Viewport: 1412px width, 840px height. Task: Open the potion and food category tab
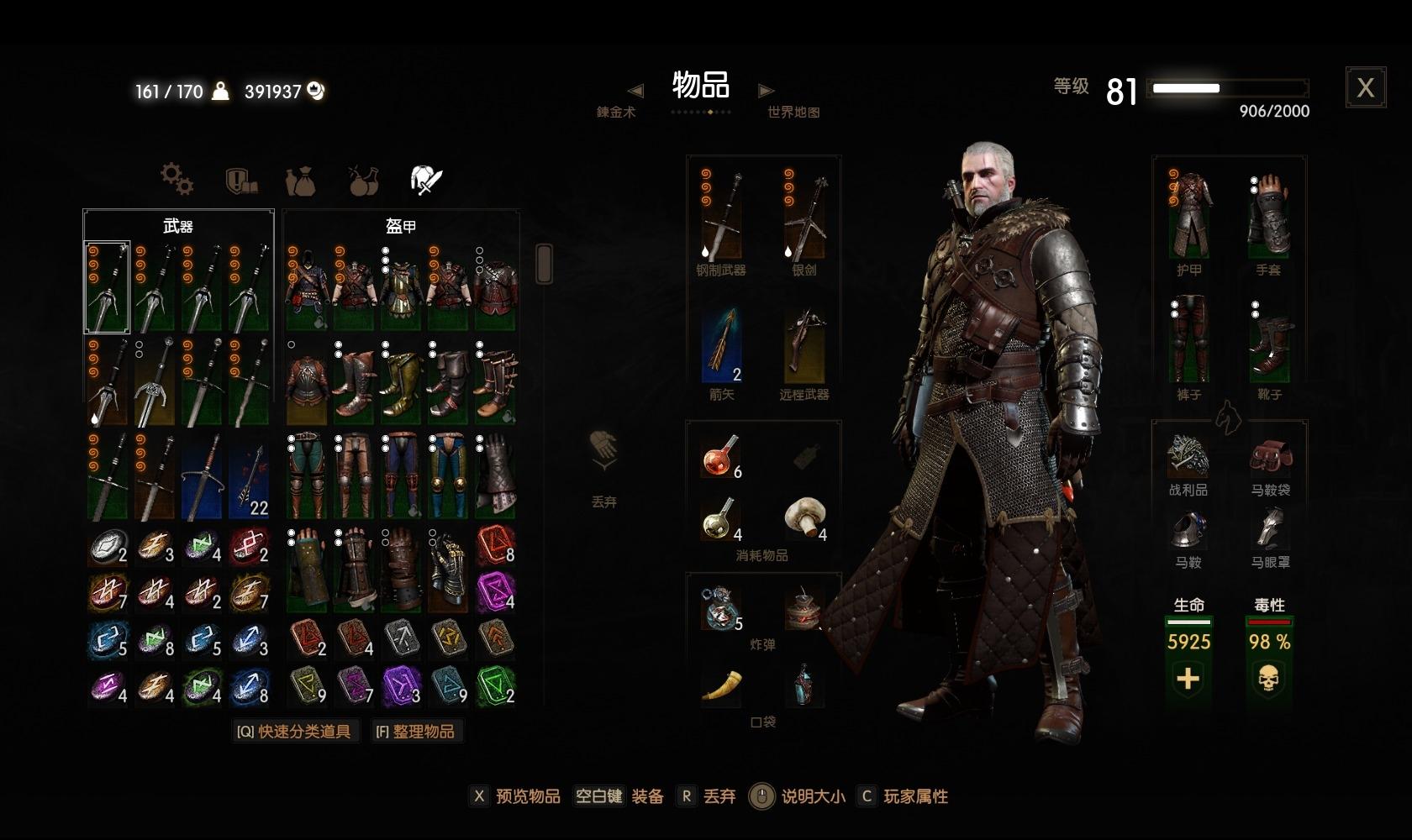click(x=364, y=181)
